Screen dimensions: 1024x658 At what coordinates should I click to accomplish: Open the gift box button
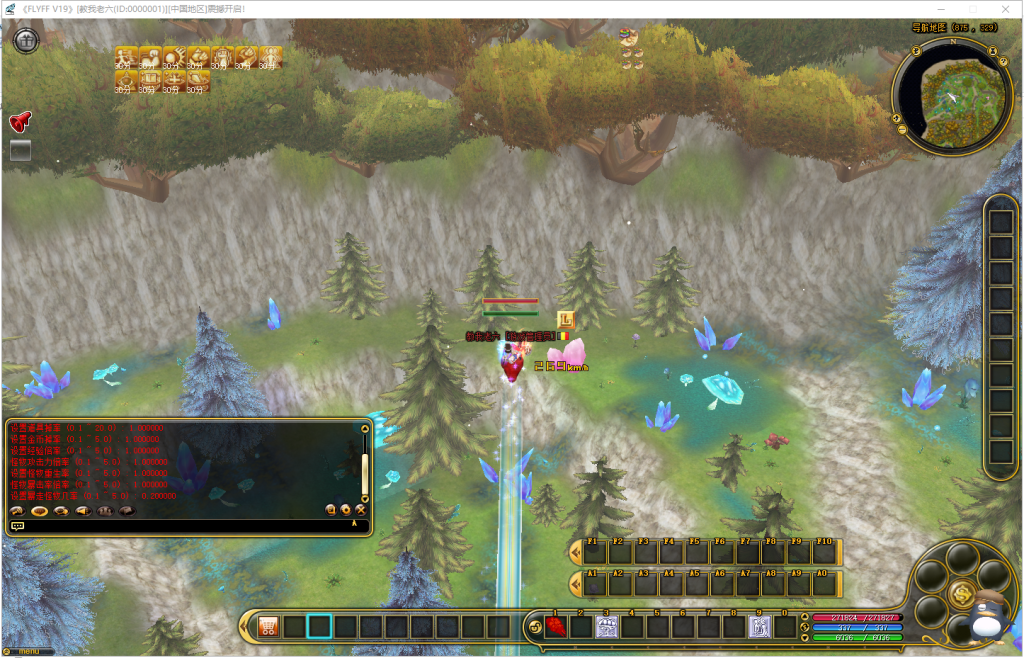click(26, 40)
